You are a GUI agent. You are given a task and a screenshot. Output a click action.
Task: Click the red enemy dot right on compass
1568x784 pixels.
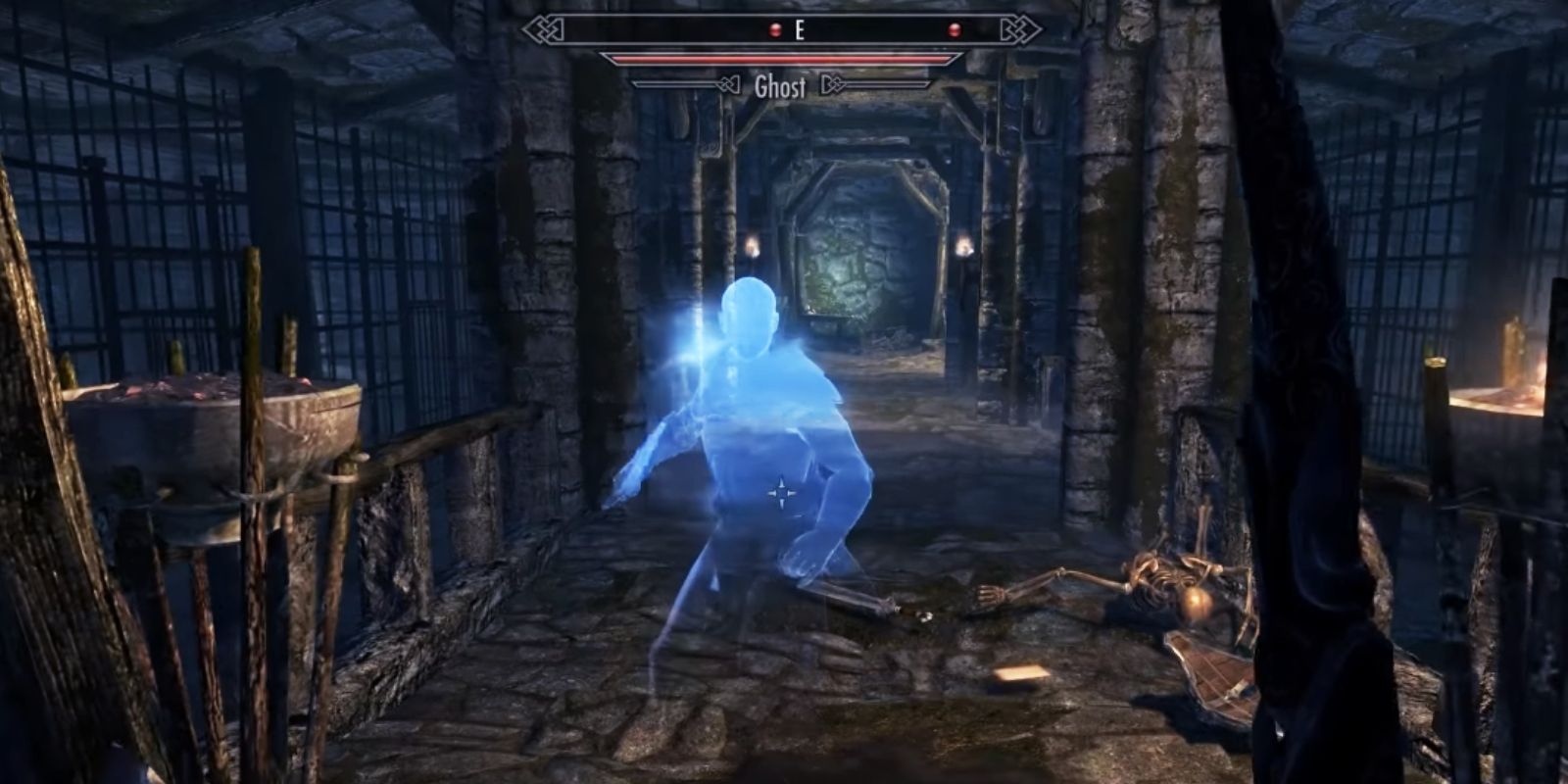pyautogui.click(x=955, y=27)
